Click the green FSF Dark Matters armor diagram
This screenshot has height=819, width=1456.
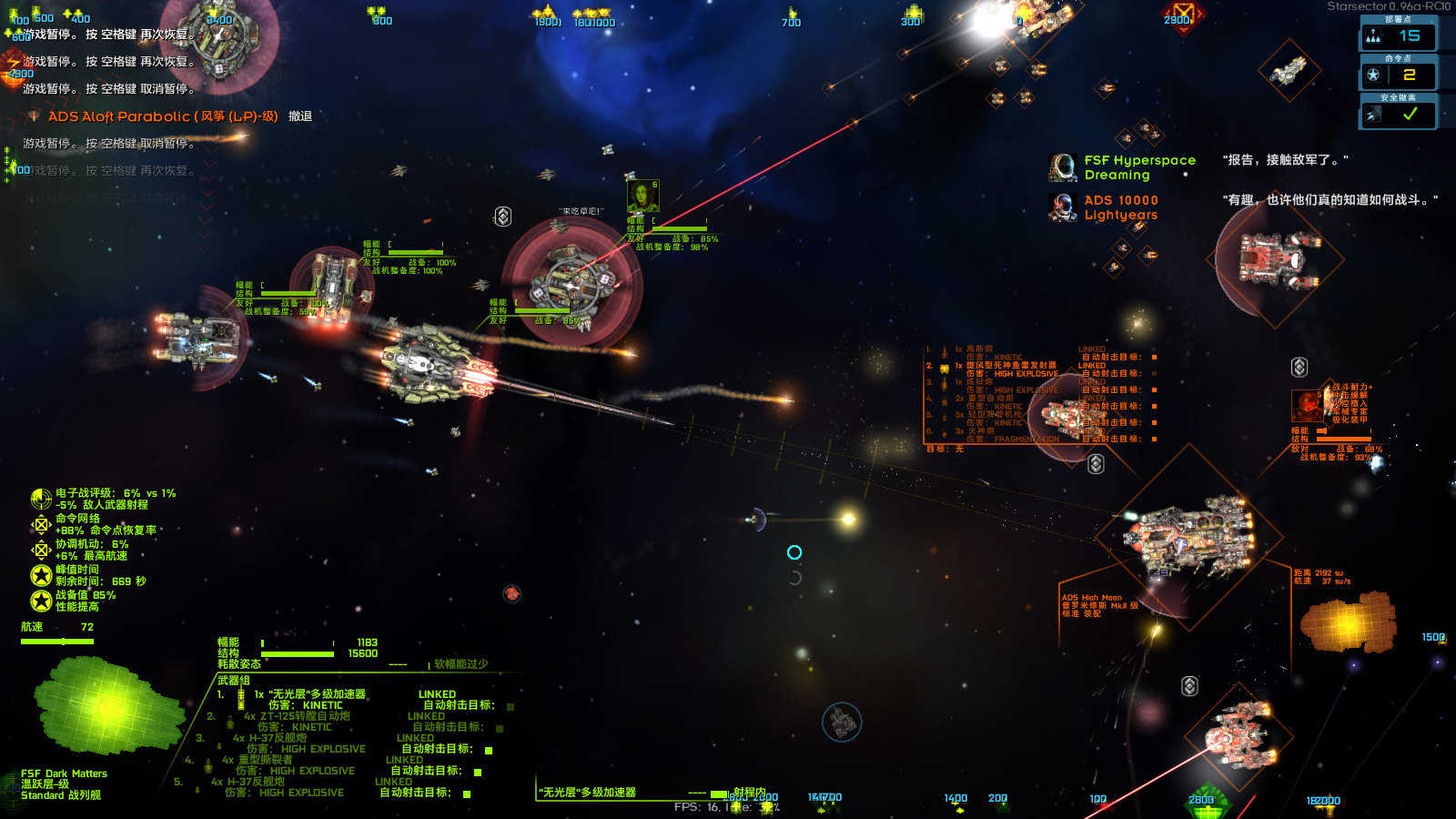107,707
